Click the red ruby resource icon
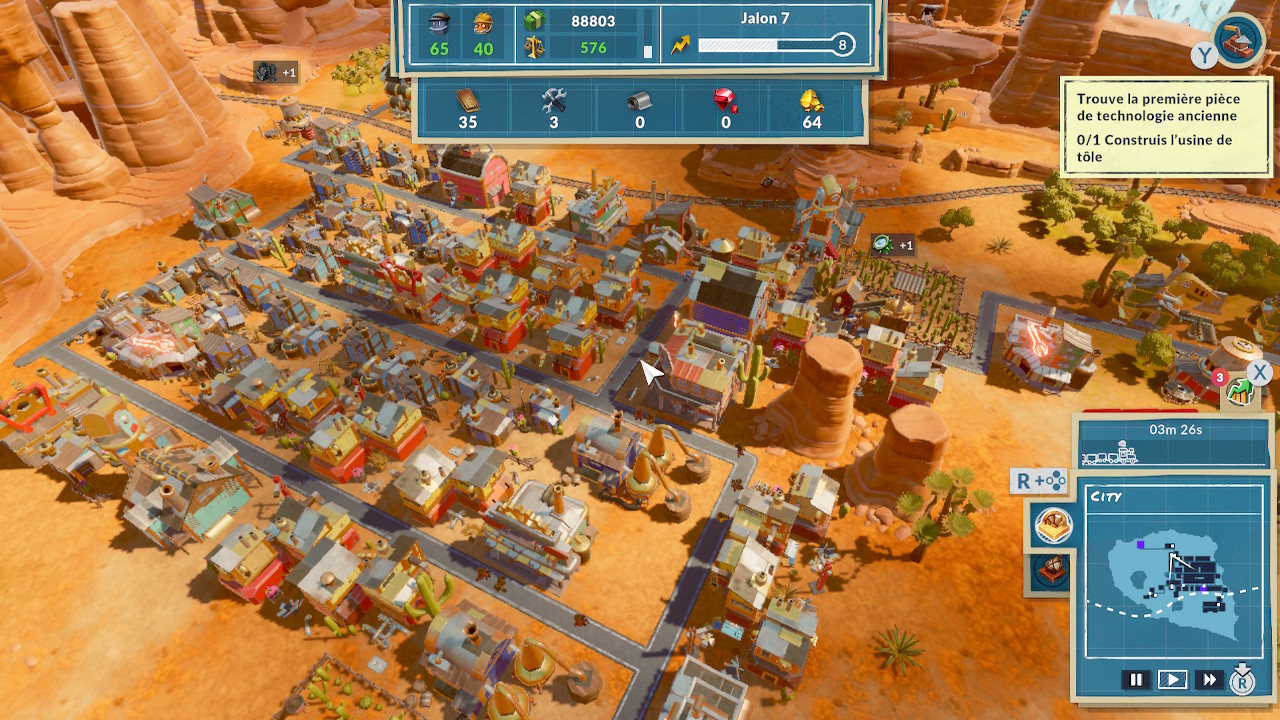The width and height of the screenshot is (1280, 720). click(x=726, y=100)
